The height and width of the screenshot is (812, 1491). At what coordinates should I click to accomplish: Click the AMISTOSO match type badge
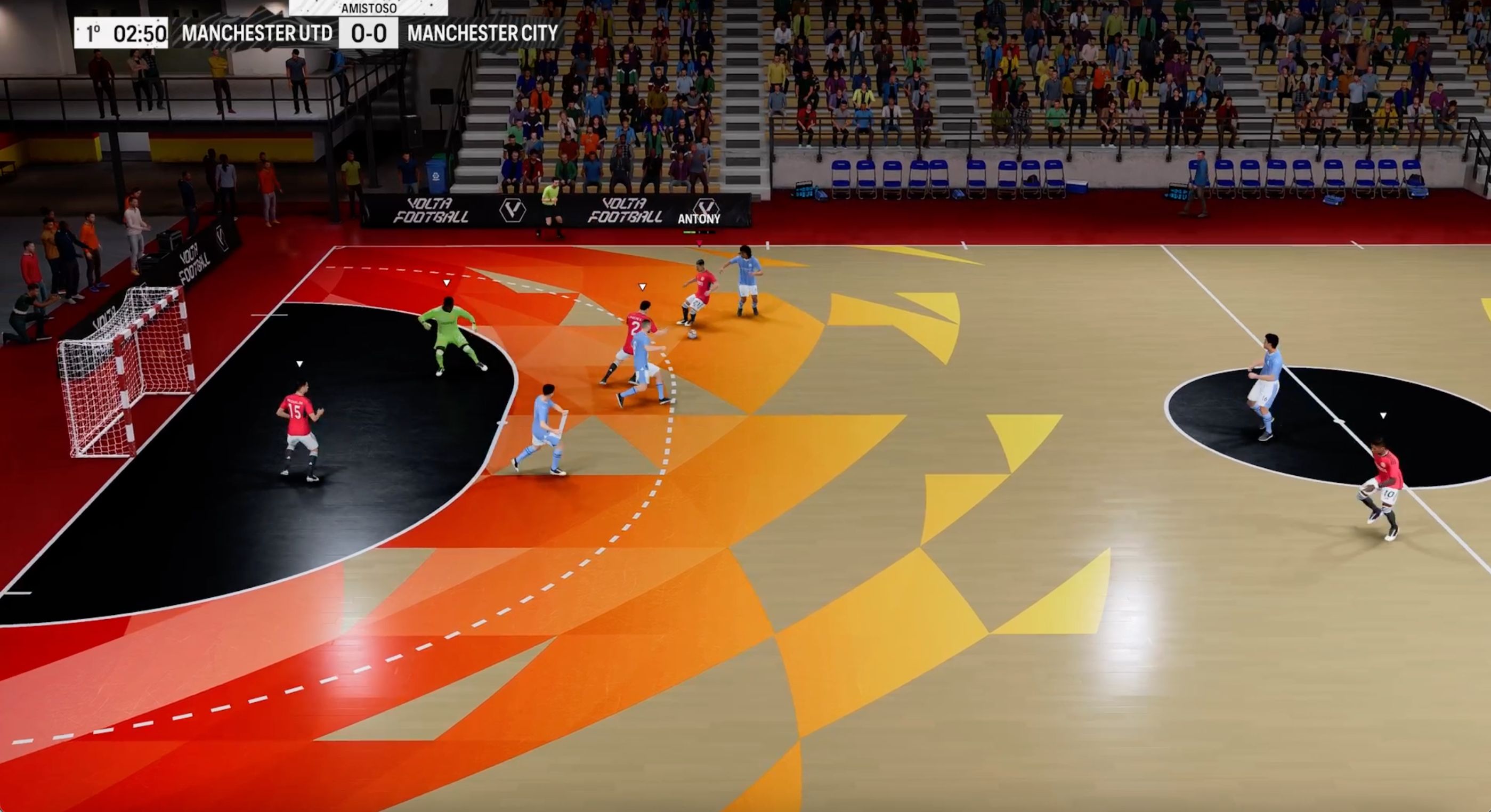tap(369, 9)
